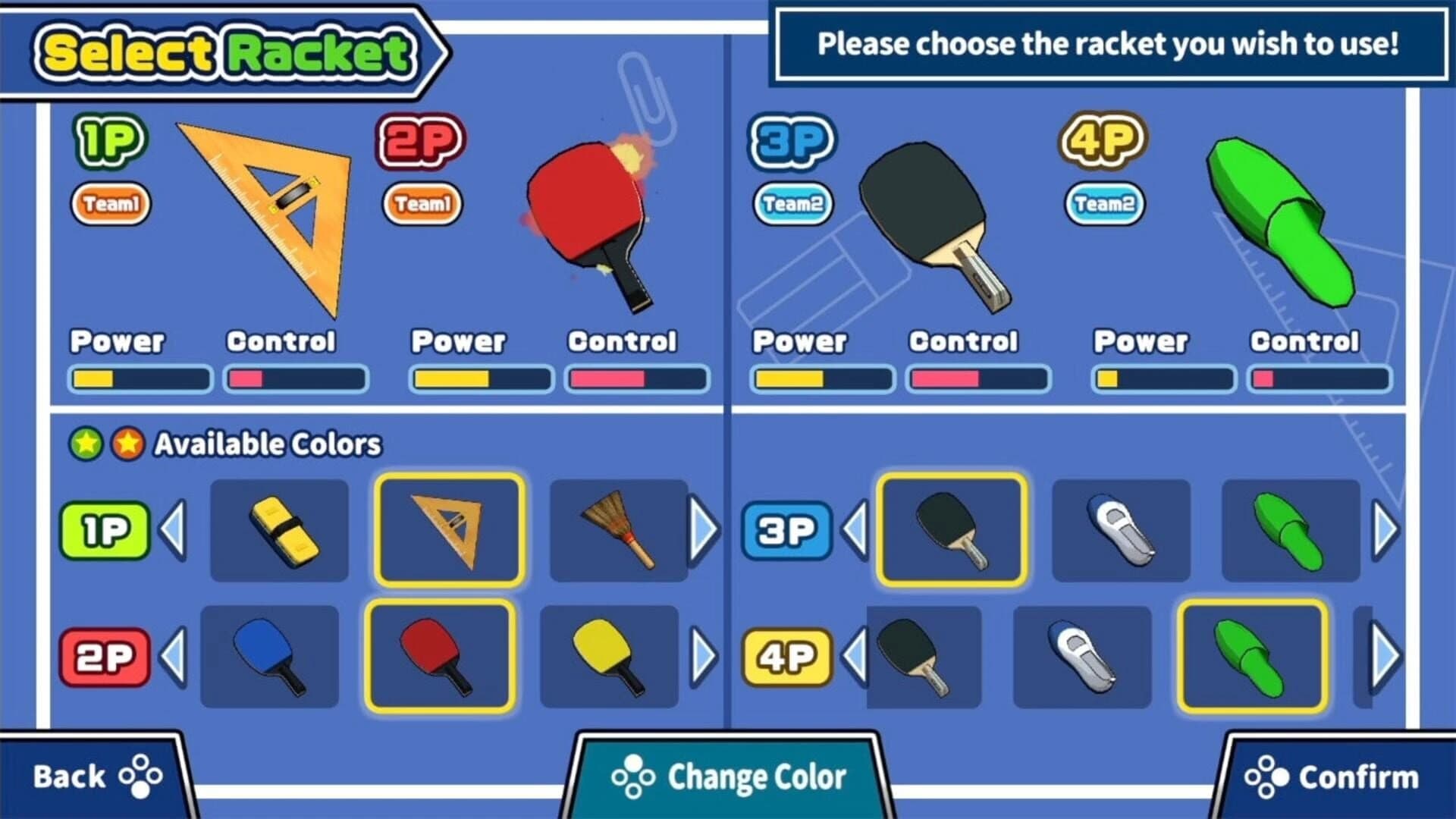Select the white sneaker racket for 3P
The height and width of the screenshot is (819, 1456).
(1121, 529)
